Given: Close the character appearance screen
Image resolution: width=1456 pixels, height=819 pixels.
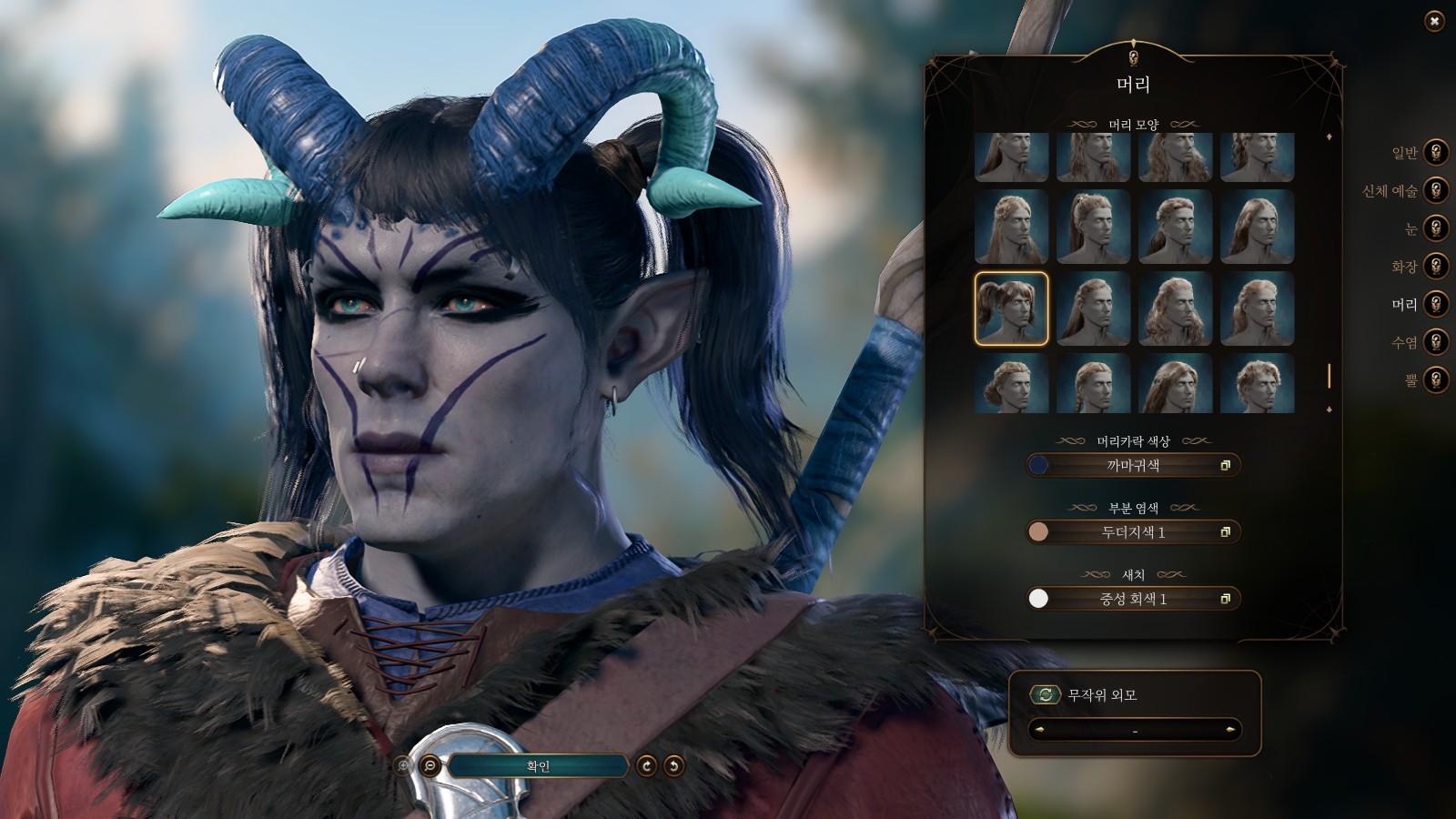Looking at the screenshot, I should point(1434,21).
